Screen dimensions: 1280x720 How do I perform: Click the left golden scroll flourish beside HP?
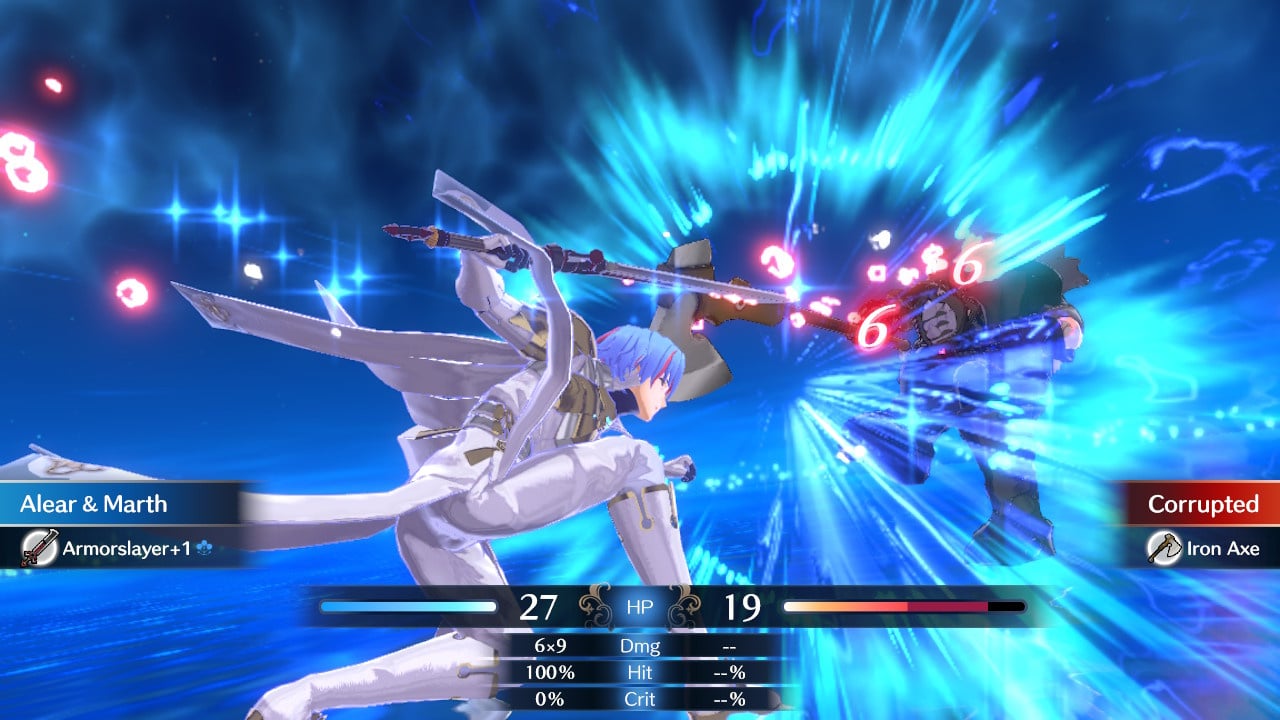pos(594,607)
